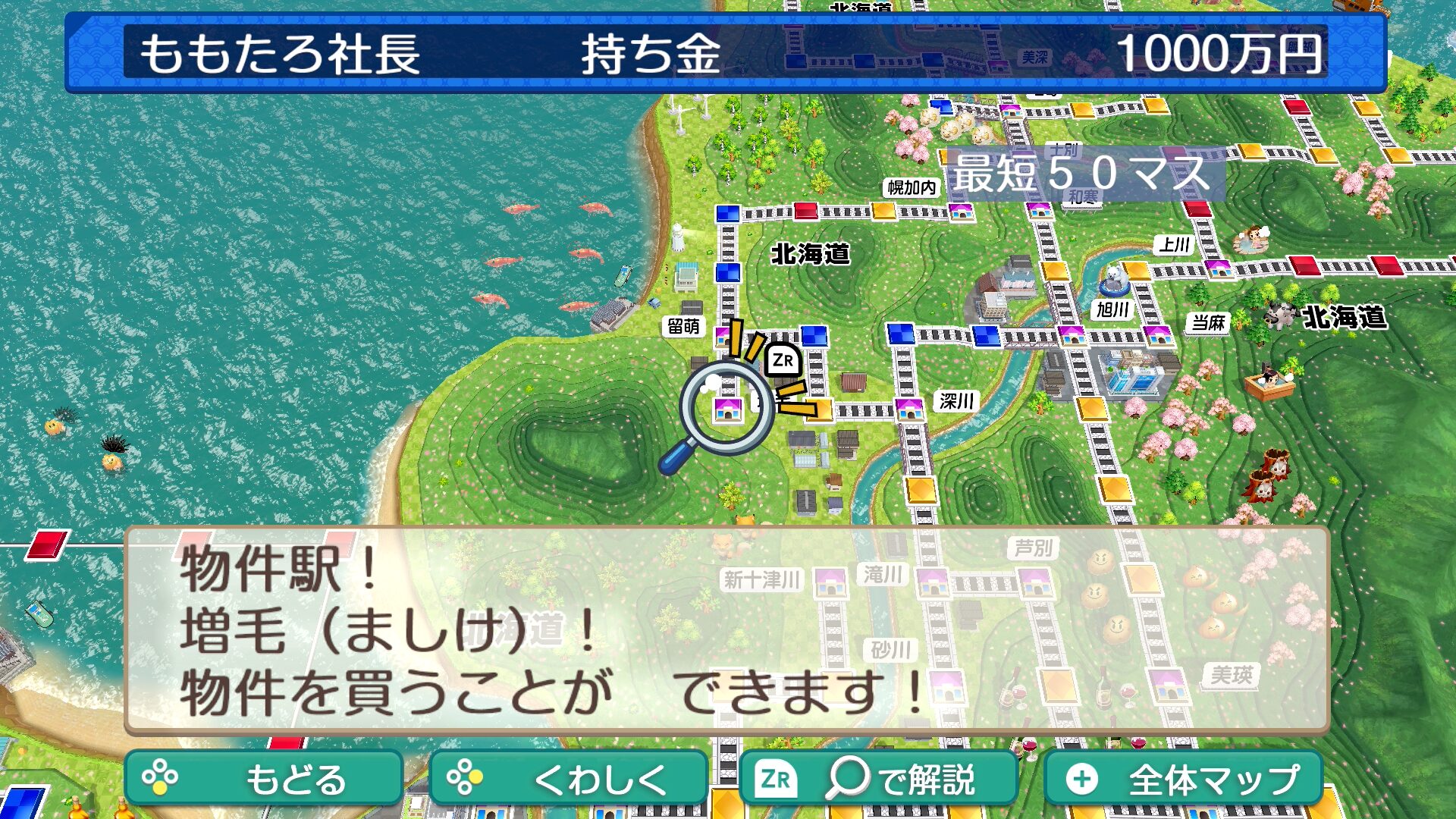The width and height of the screenshot is (1456, 819).
Task: Choose the 新十津川 property station tile
Action: point(830,582)
